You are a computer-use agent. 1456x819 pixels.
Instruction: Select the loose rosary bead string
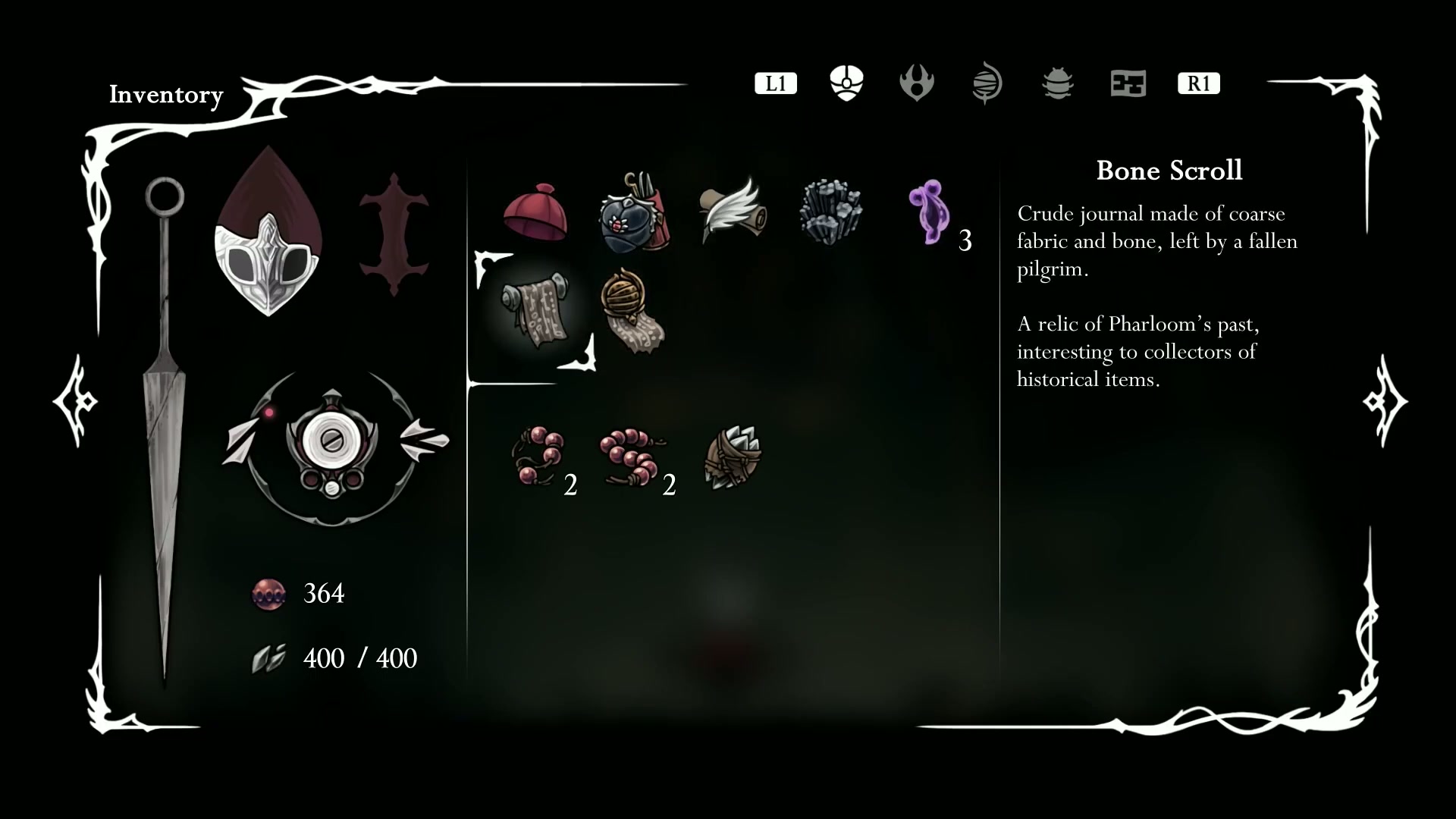[x=537, y=455]
